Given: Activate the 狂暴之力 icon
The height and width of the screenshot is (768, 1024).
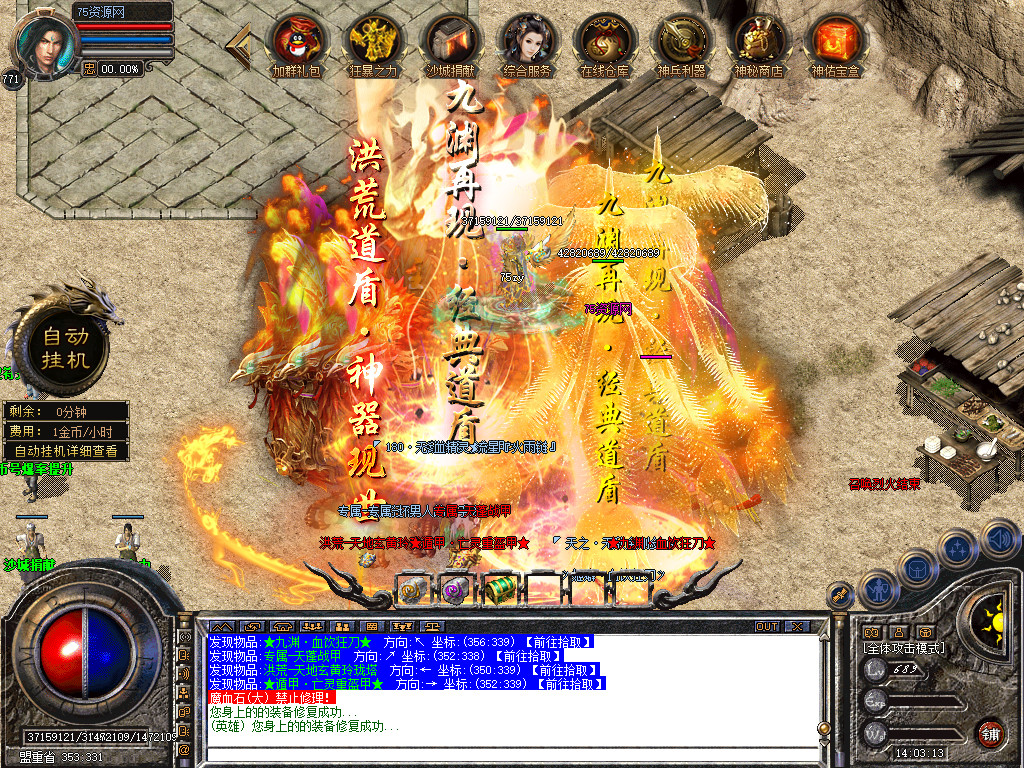Looking at the screenshot, I should pyautogui.click(x=373, y=41).
